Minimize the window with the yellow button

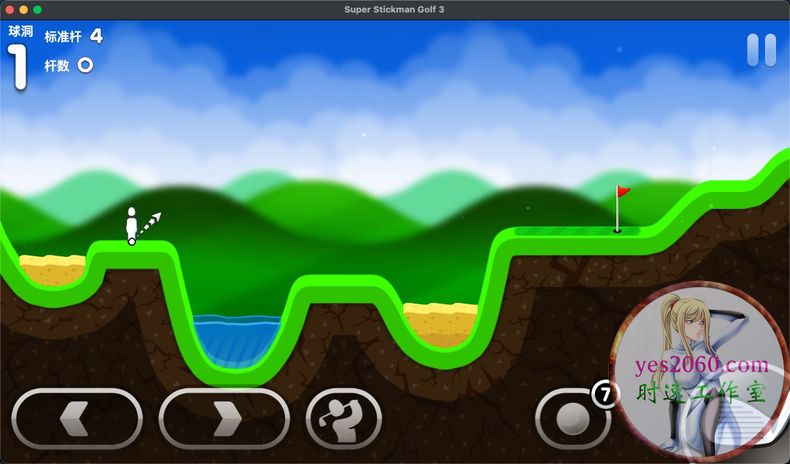23,9
